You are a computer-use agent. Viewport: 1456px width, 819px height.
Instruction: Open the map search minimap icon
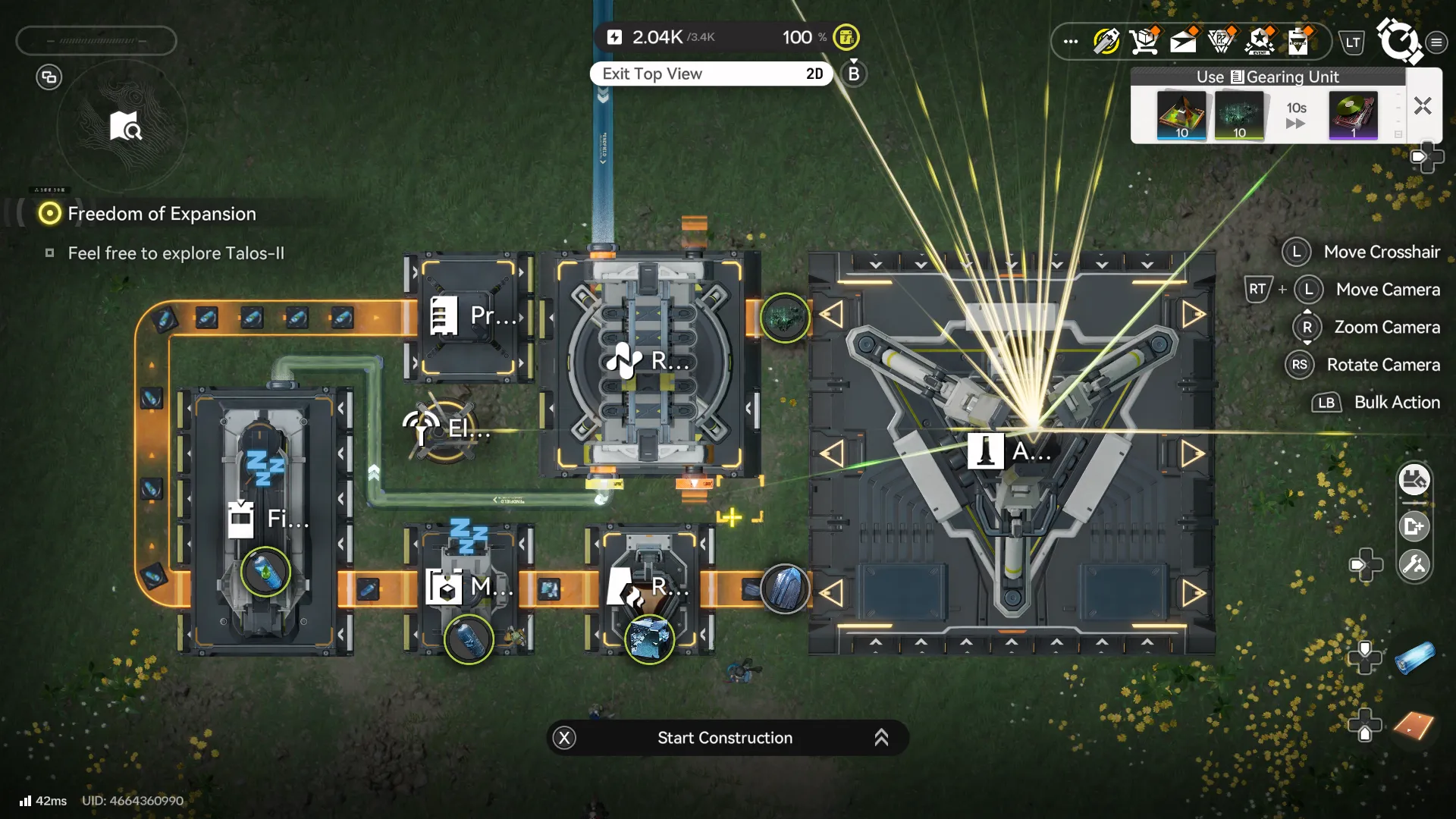(125, 127)
